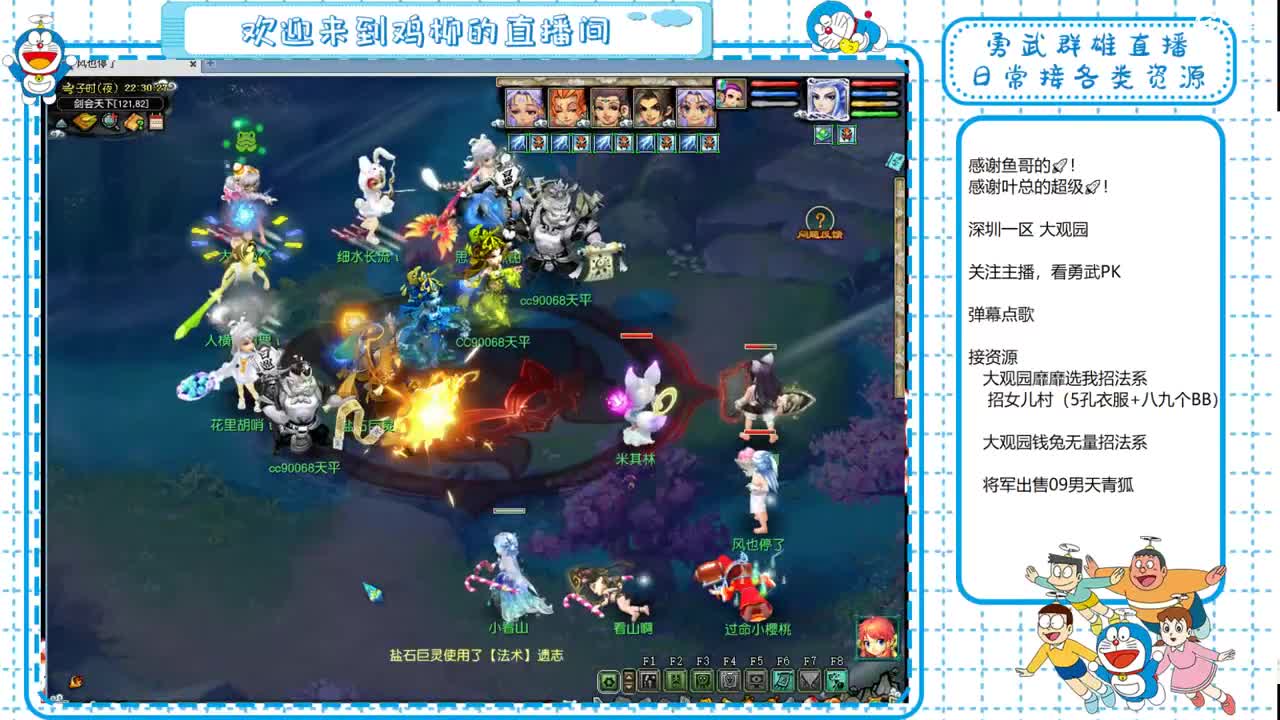The height and width of the screenshot is (720, 1280).
Task: Click the red HP bar of the team leader
Action: [x=875, y=84]
